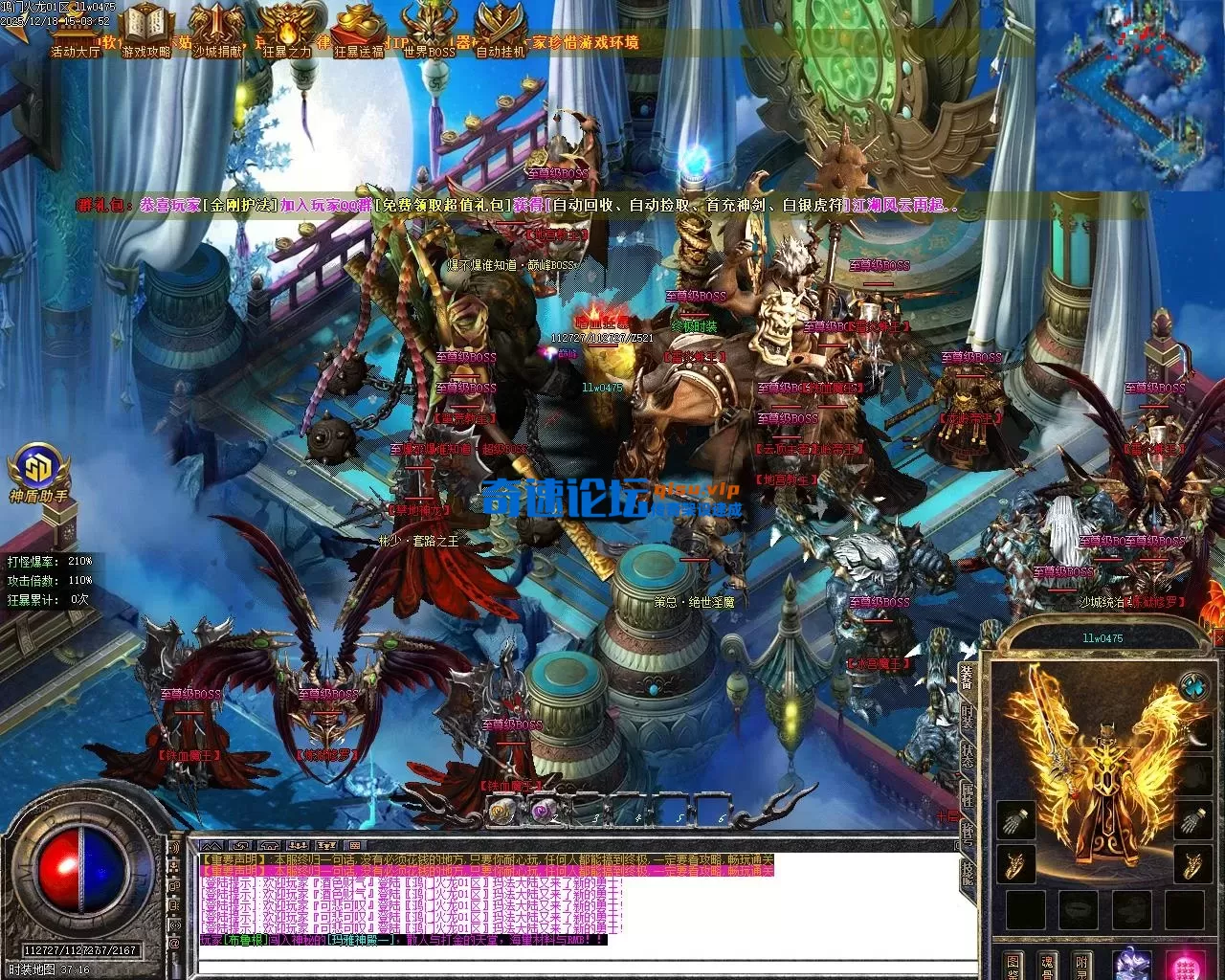
Task: Click the minimap
Action: (x=1129, y=94)
